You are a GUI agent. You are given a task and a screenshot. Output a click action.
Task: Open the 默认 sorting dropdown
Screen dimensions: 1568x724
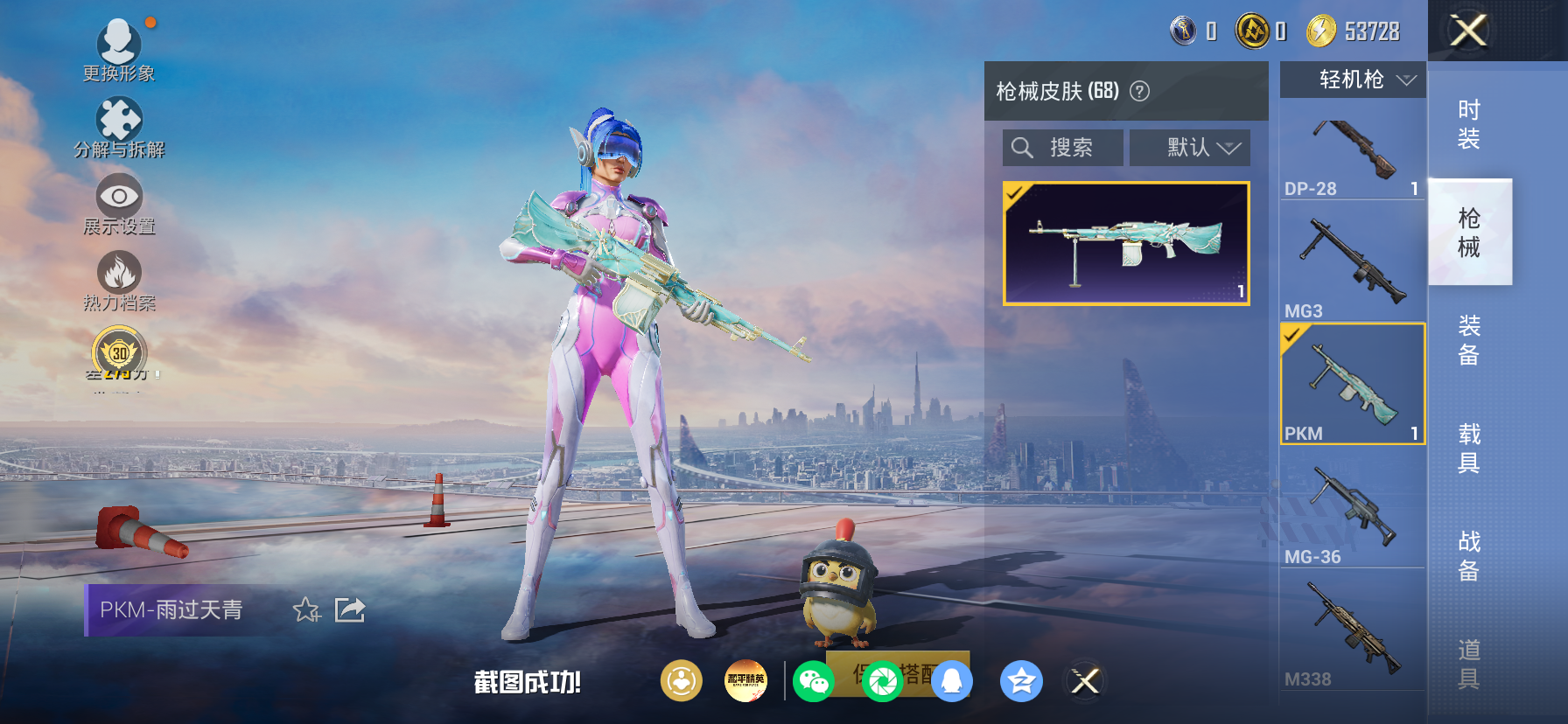[x=1190, y=147]
